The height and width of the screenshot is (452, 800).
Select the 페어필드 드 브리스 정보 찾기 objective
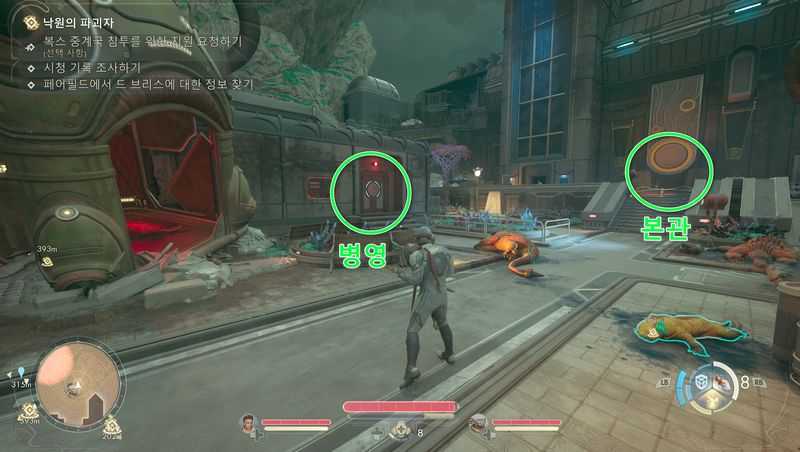coord(147,85)
